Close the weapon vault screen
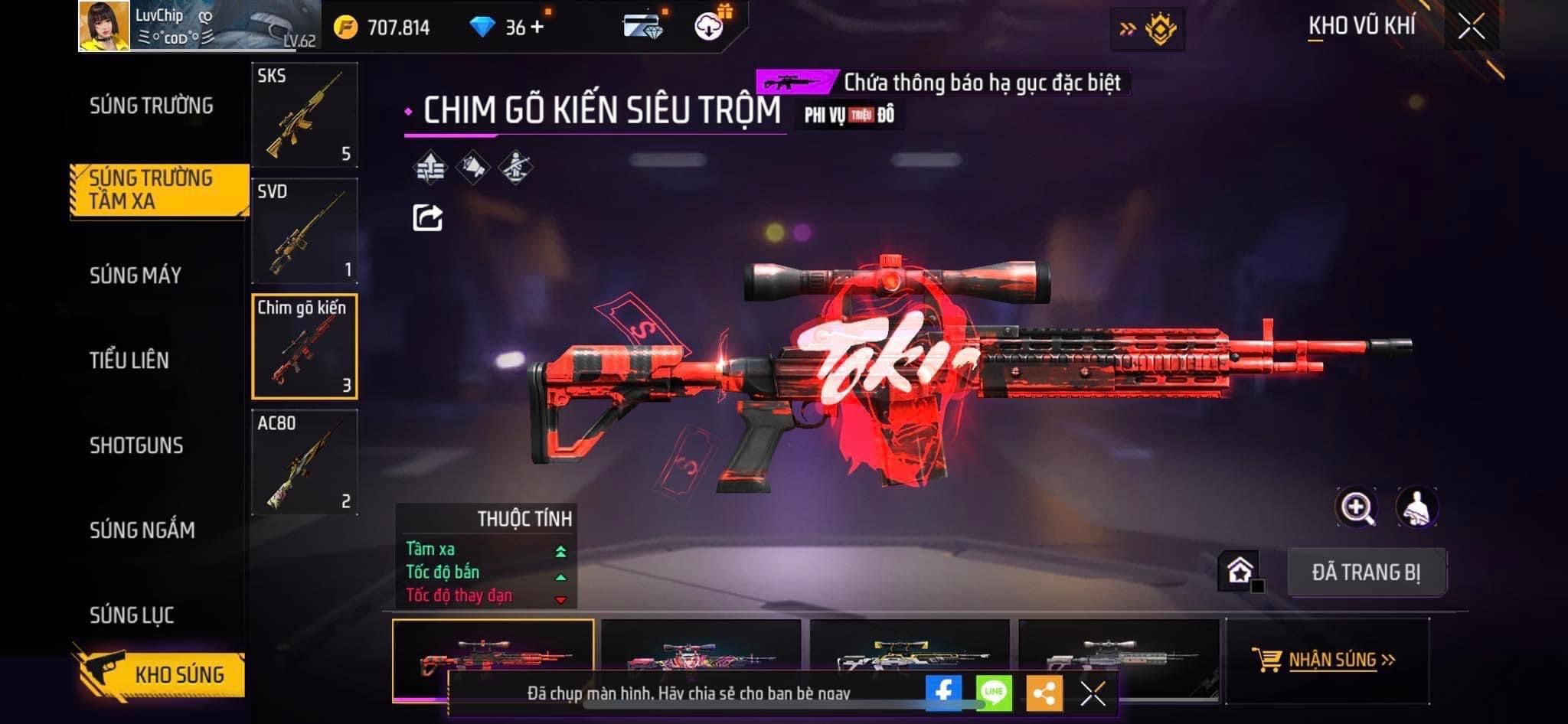Image resolution: width=1568 pixels, height=724 pixels. pyautogui.click(x=1471, y=28)
